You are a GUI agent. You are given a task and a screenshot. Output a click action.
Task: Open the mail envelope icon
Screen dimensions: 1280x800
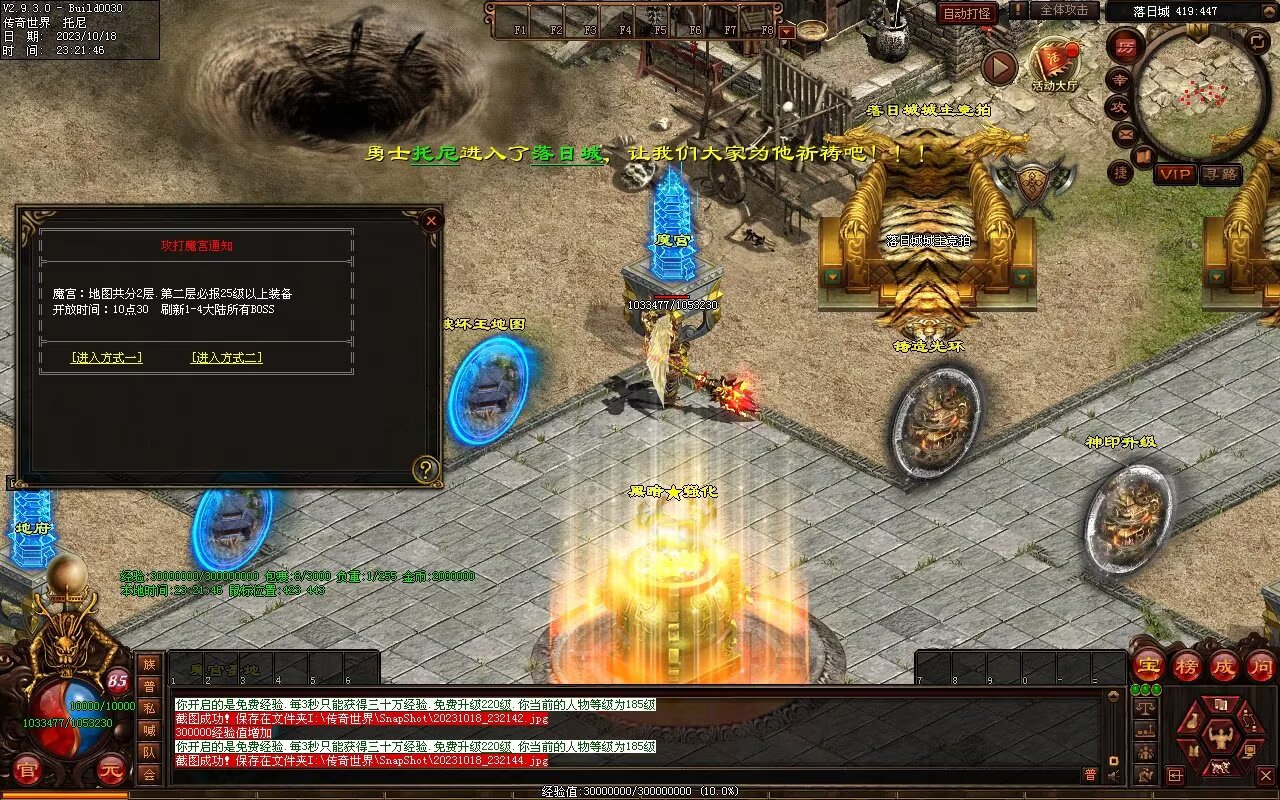click(x=1126, y=132)
